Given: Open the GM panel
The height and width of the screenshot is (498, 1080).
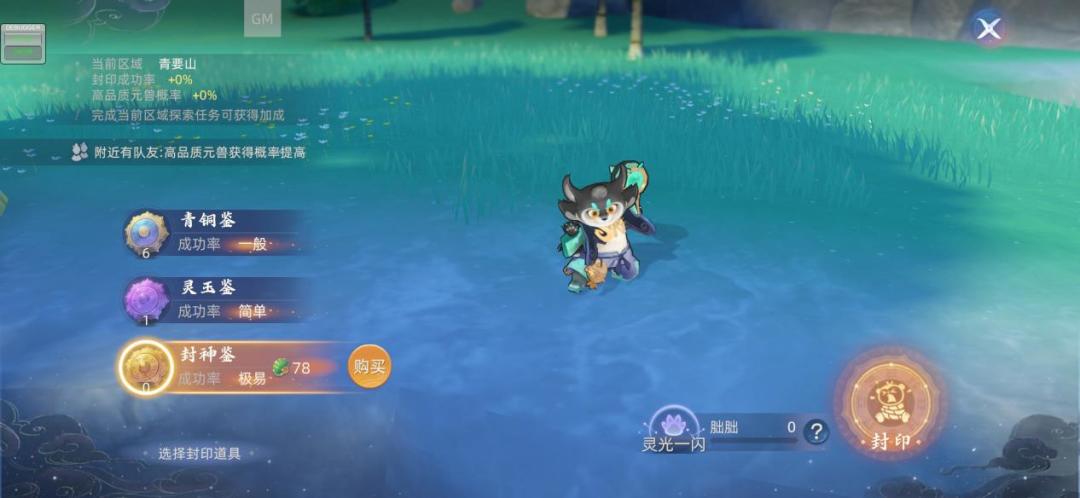Looking at the screenshot, I should [x=262, y=19].
